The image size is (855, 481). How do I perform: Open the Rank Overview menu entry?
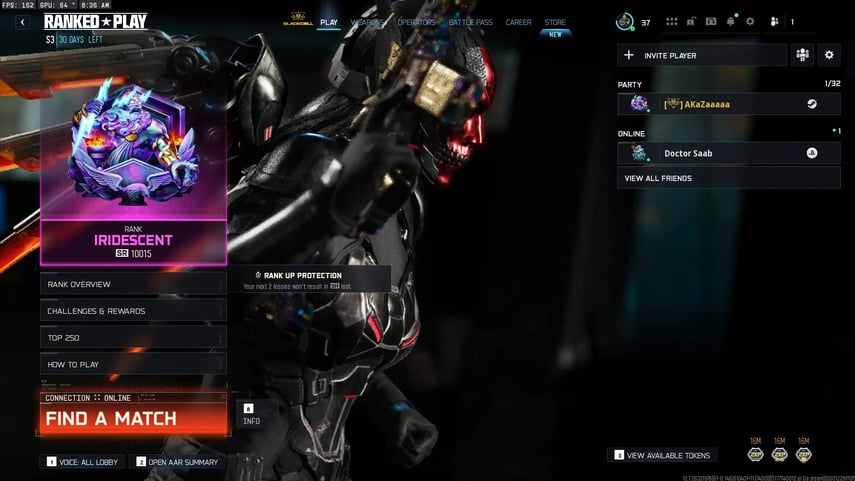coord(133,284)
